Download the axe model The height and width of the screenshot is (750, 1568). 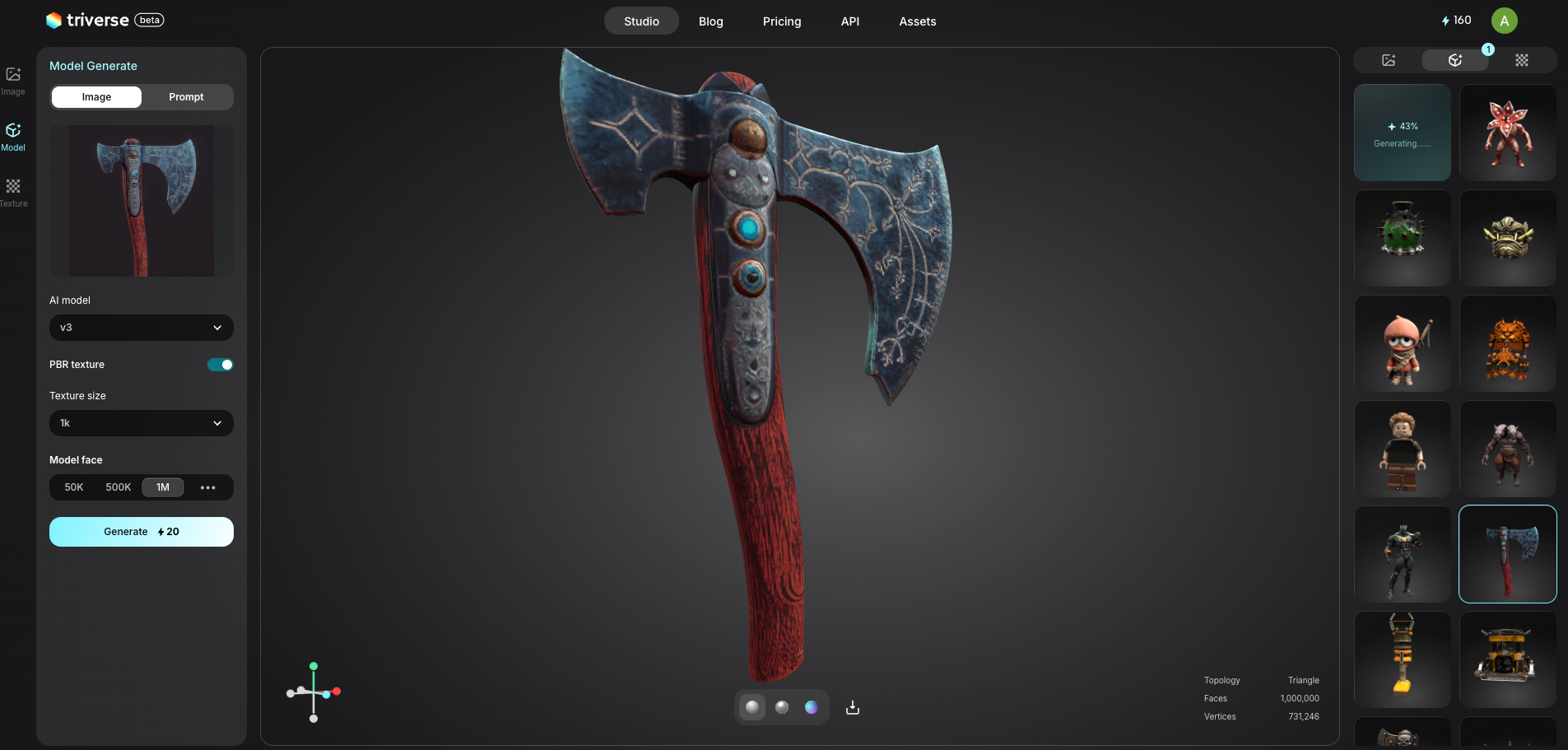click(x=853, y=707)
